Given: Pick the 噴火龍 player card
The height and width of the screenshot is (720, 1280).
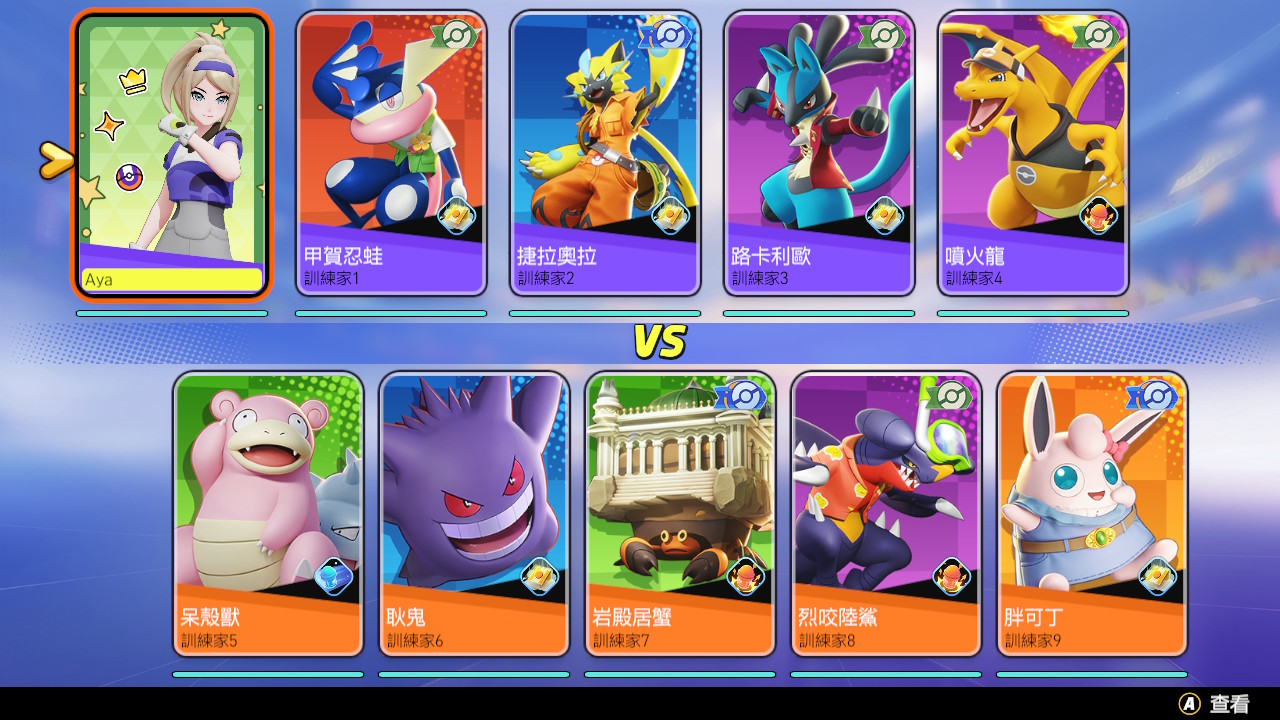Looking at the screenshot, I should (1033, 153).
